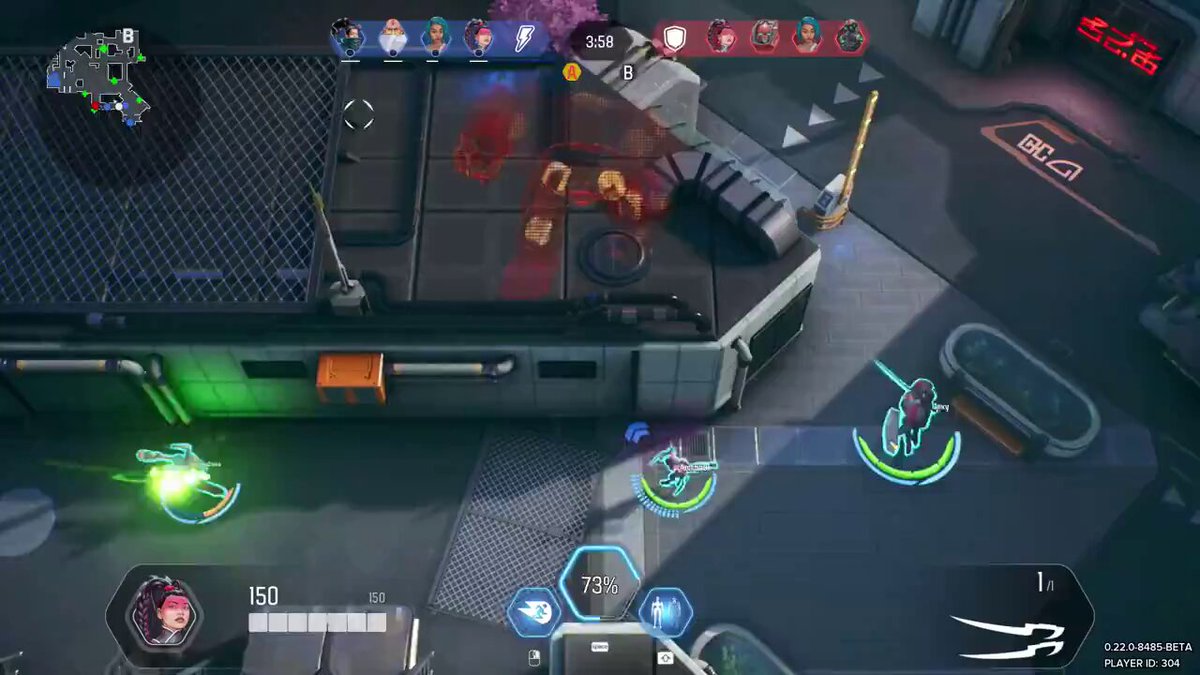
Task: Select the red team teal-haired enemy portrait
Action: (x=806, y=37)
